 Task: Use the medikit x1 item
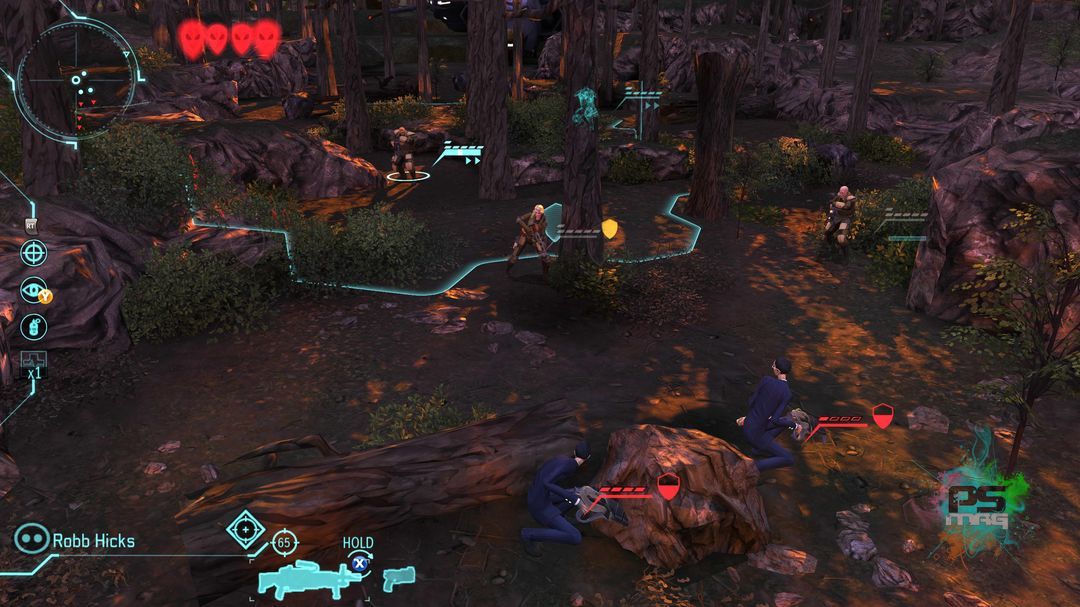pyautogui.click(x=34, y=361)
